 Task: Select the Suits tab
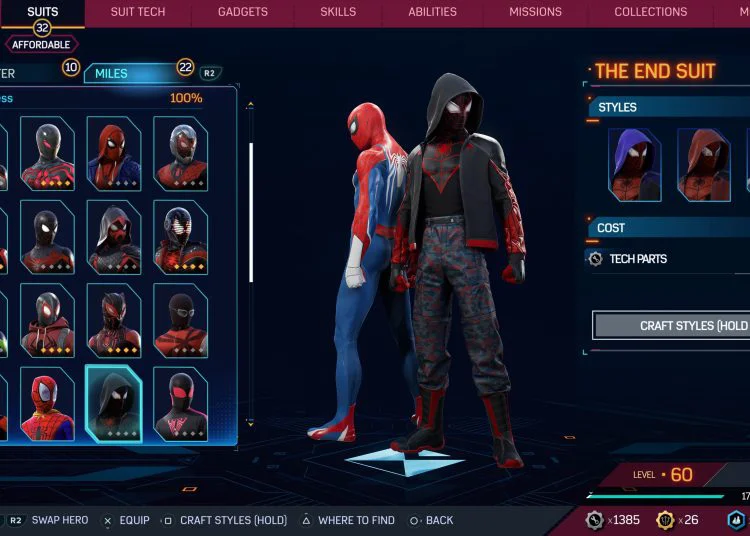pos(42,12)
